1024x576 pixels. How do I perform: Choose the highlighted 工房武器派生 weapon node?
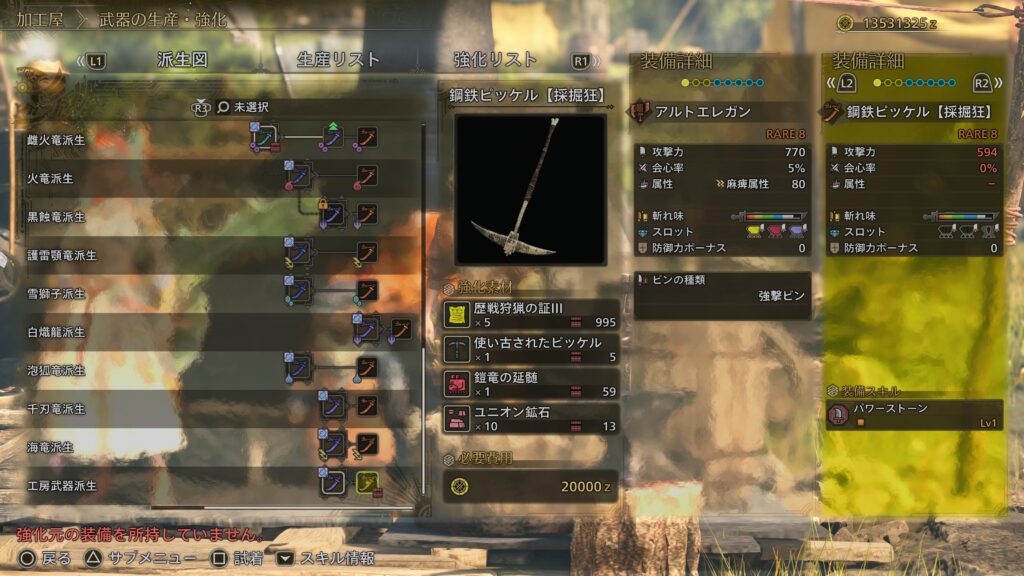367,484
